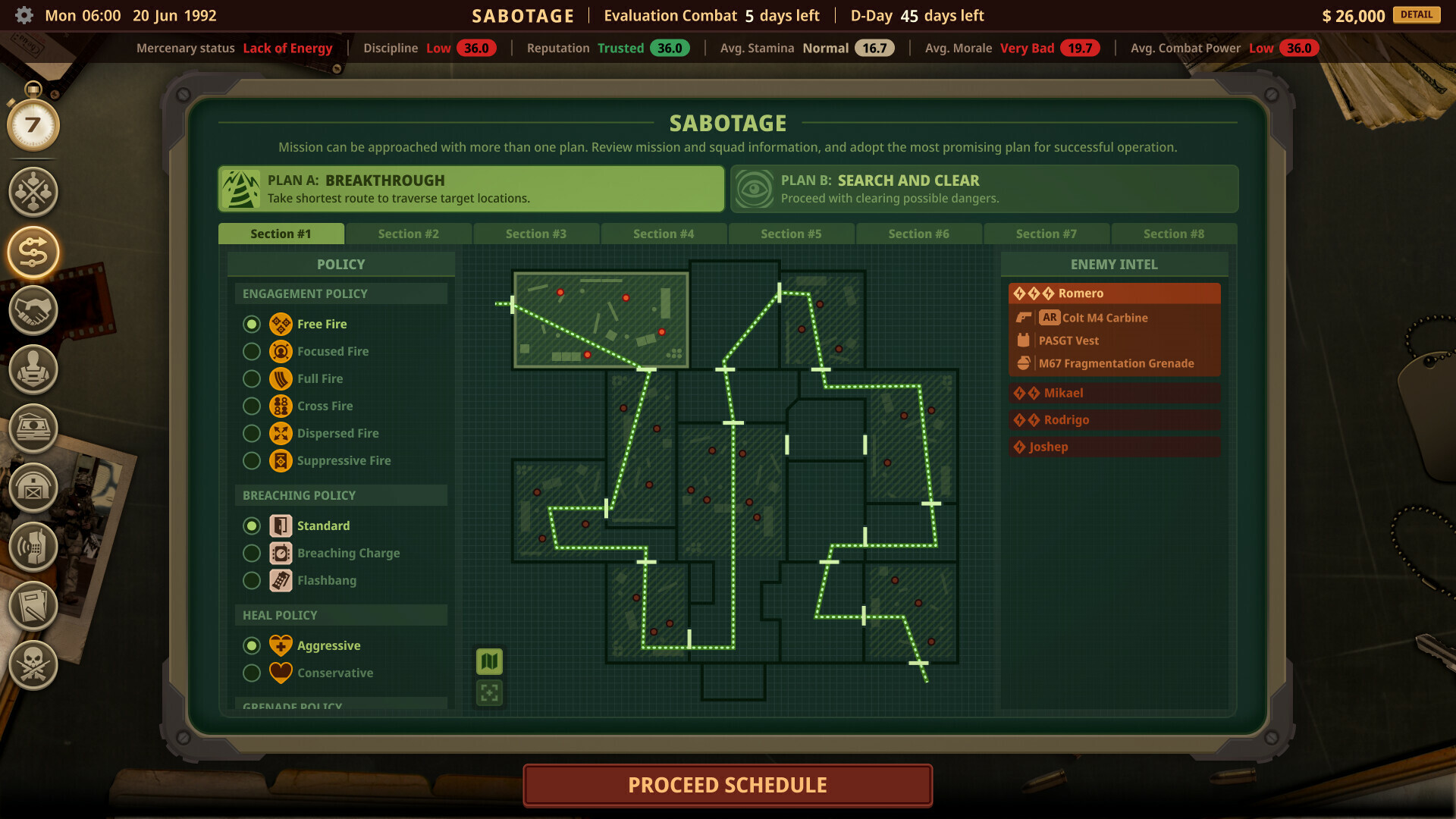
Task: Open the skull and rifles combat icon
Action: (32, 665)
